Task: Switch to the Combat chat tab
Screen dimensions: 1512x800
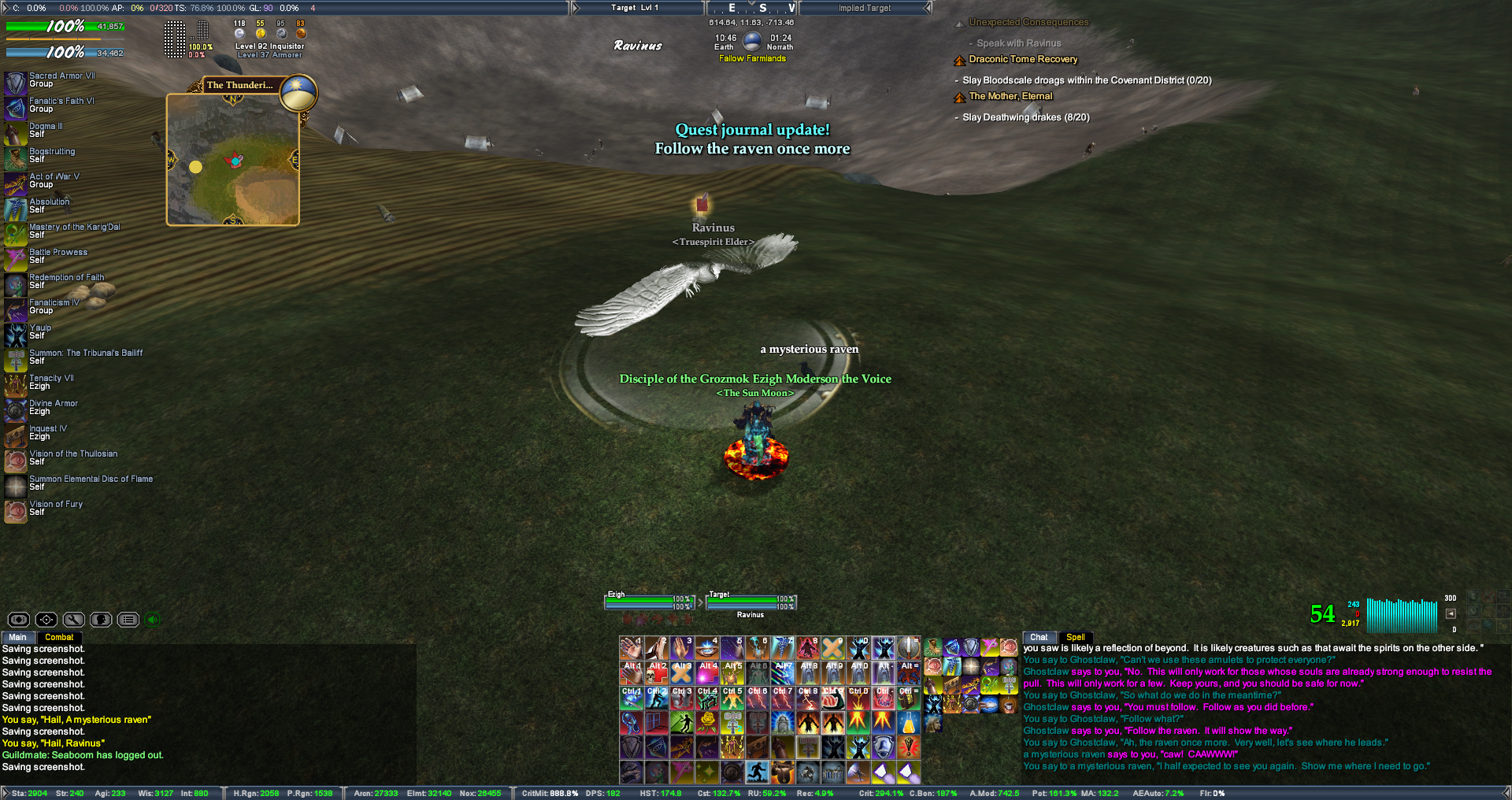Action: point(59,637)
